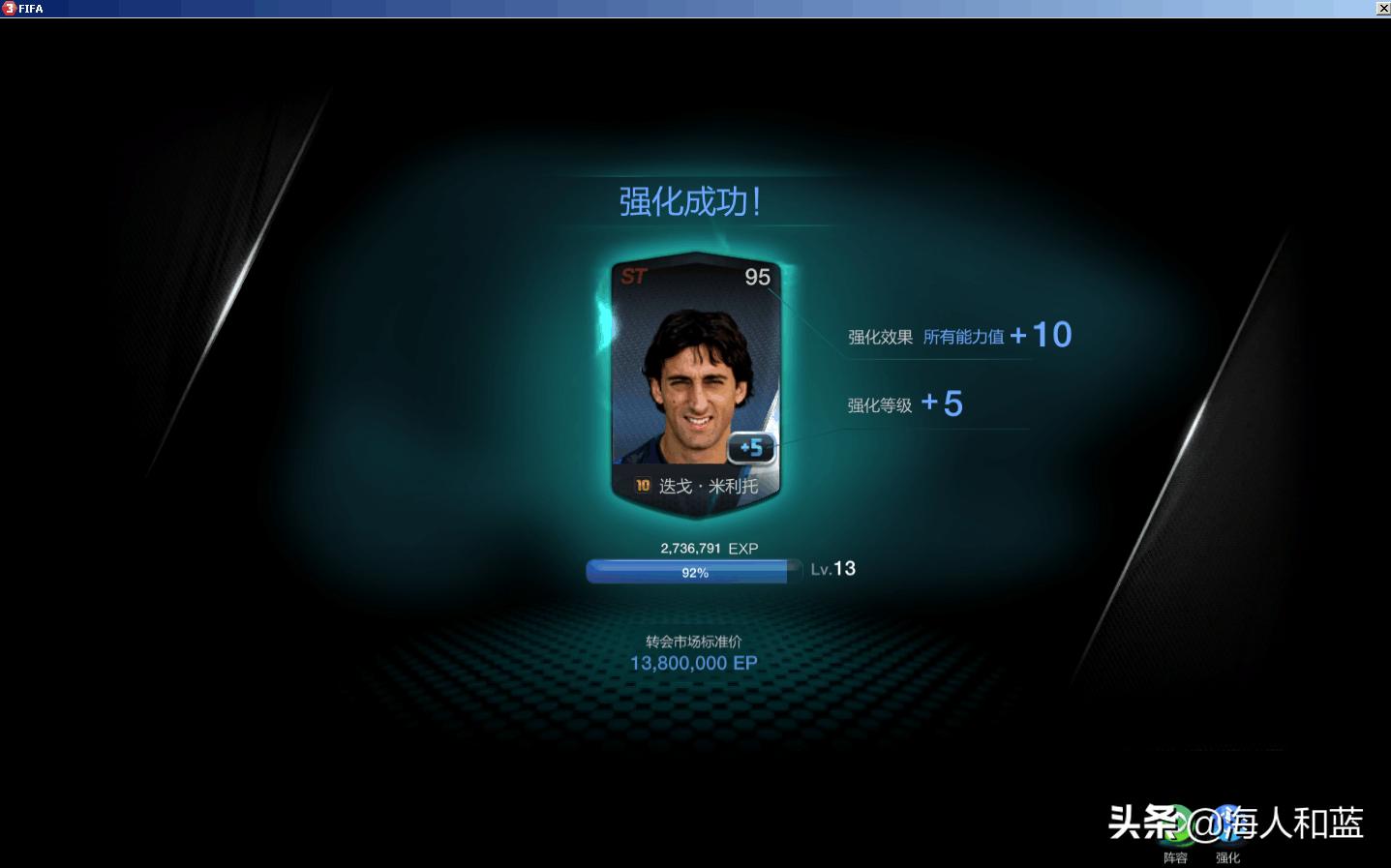This screenshot has width=1391, height=868.
Task: Click the 强化成功 success title
Action: click(690, 202)
